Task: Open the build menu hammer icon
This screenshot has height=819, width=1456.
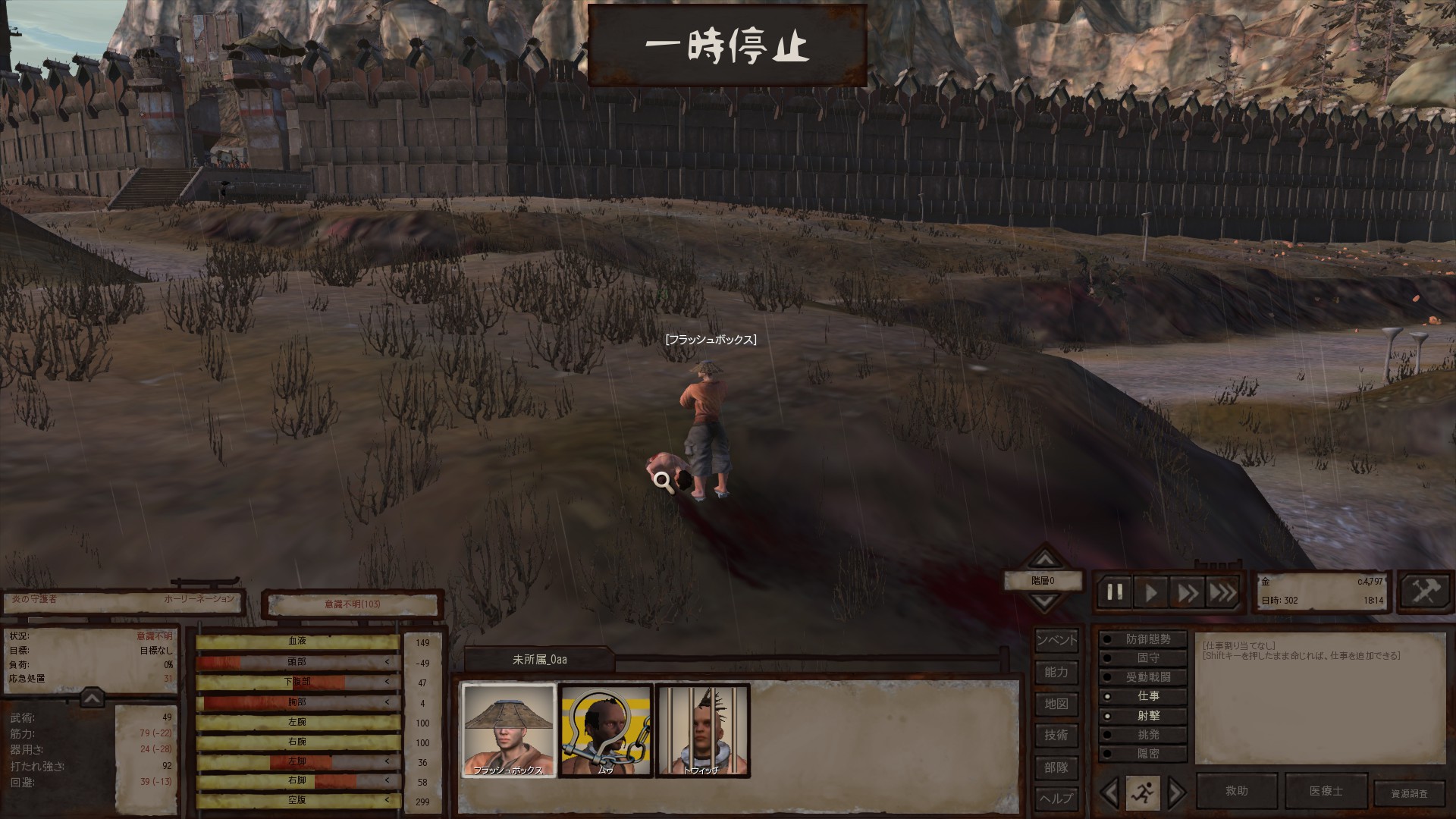Action: tap(1425, 591)
